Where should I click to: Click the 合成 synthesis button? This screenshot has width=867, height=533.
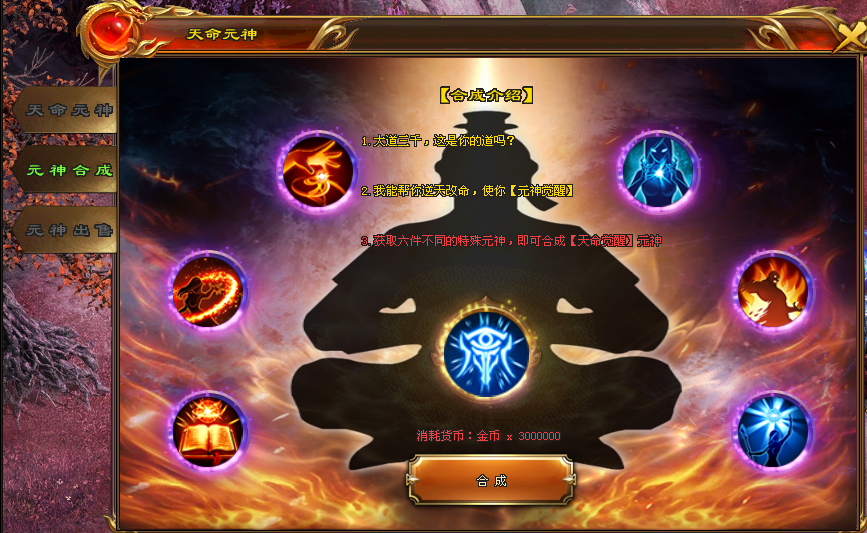click(491, 480)
